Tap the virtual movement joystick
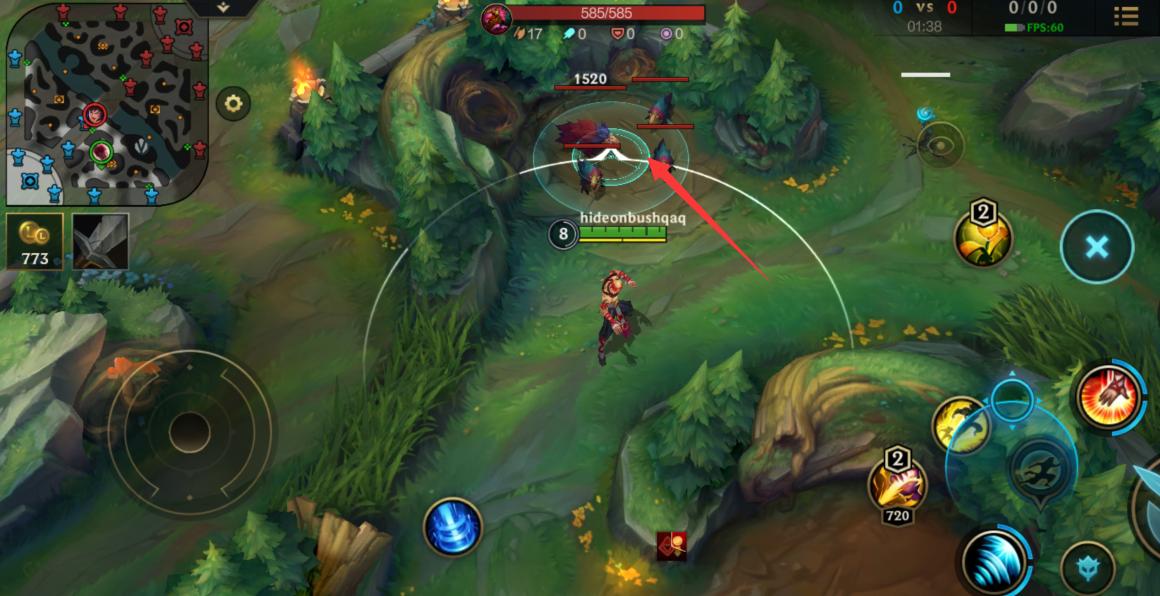Screen dimensions: 1160x596 point(189,432)
